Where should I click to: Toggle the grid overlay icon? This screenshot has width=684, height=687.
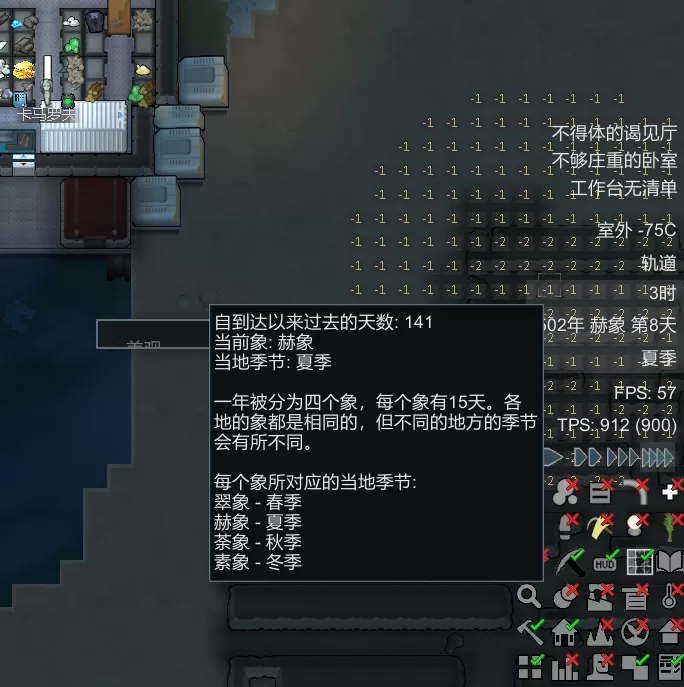[639, 562]
